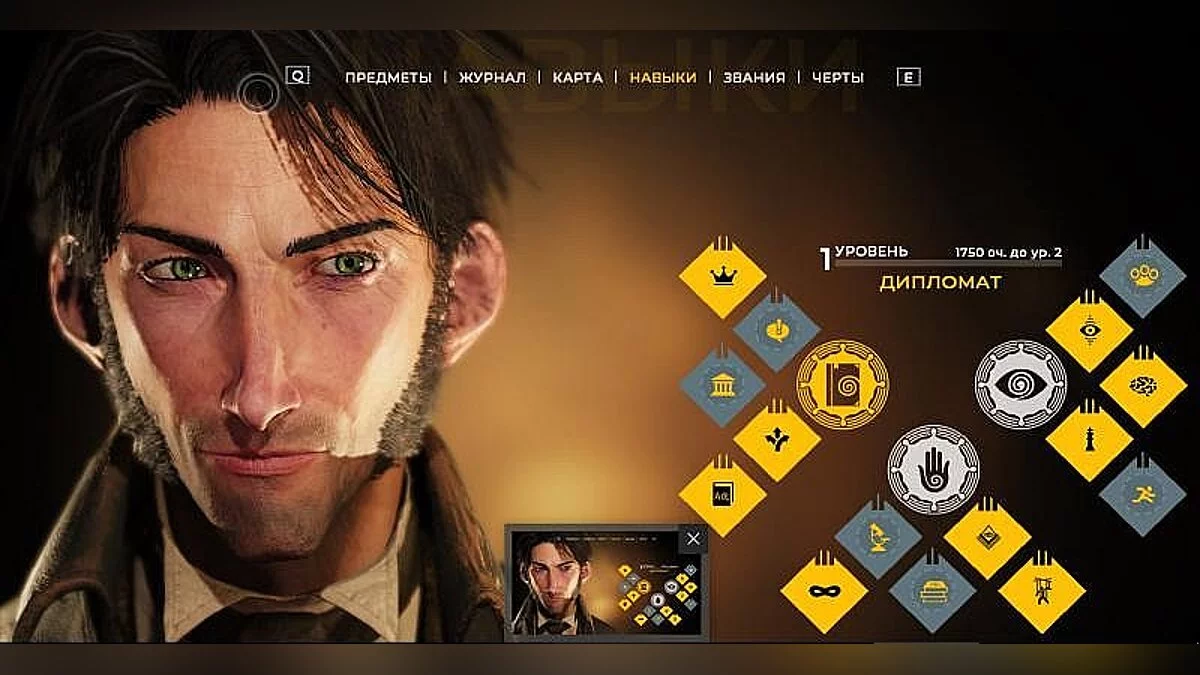Select the spiral eye class emblem
Image resolution: width=1200 pixels, height=675 pixels.
click(x=1020, y=384)
